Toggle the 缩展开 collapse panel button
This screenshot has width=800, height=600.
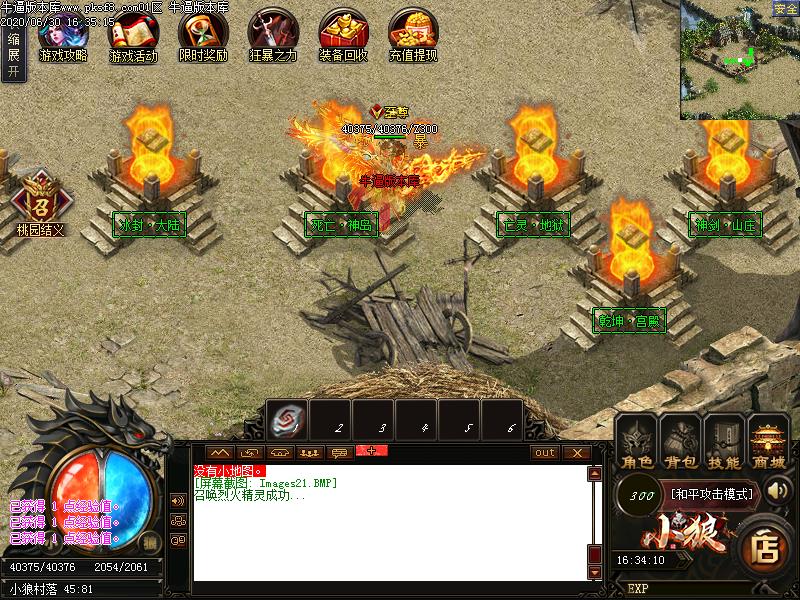point(13,53)
